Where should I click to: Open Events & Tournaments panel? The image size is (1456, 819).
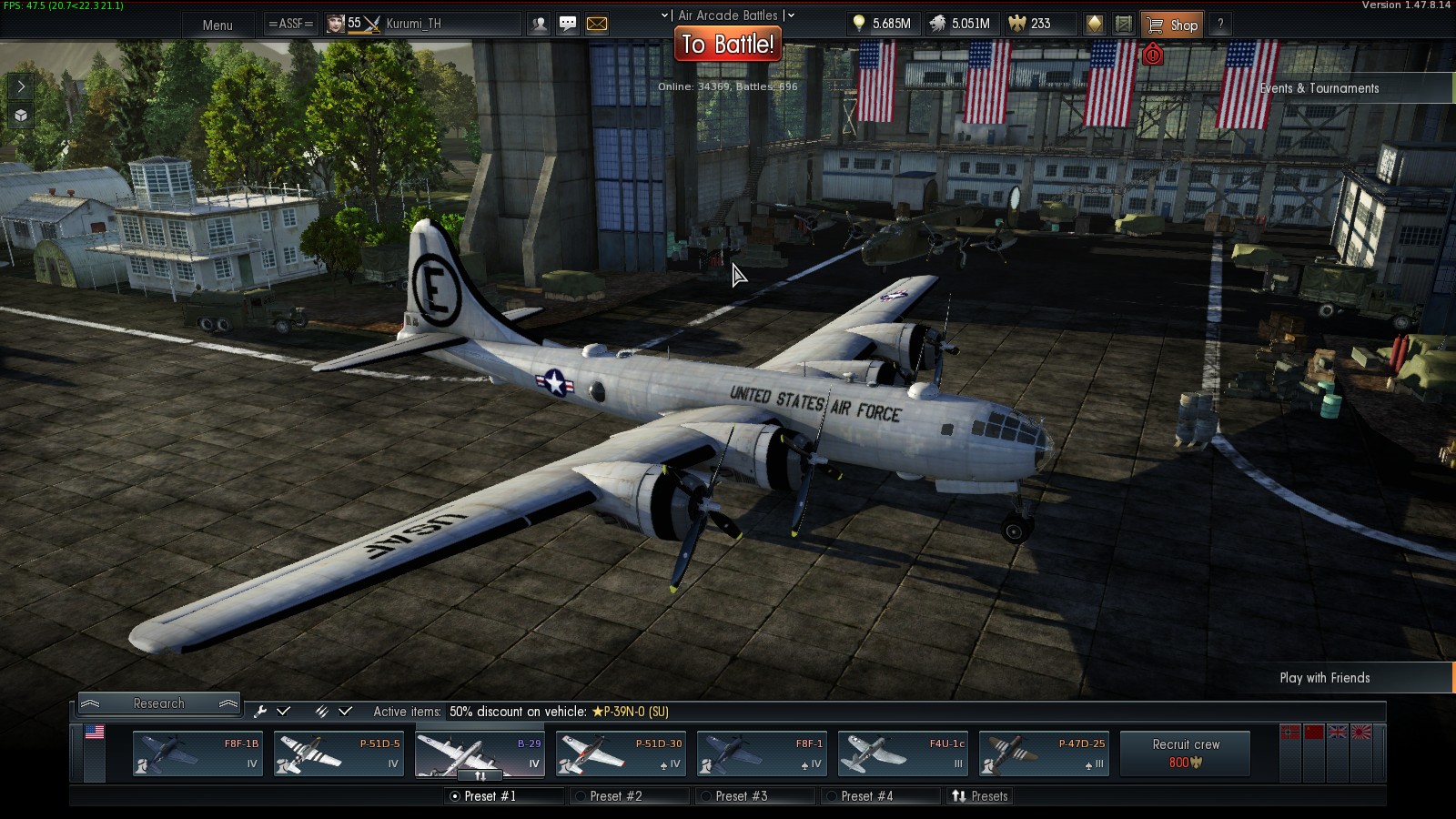pos(1319,88)
